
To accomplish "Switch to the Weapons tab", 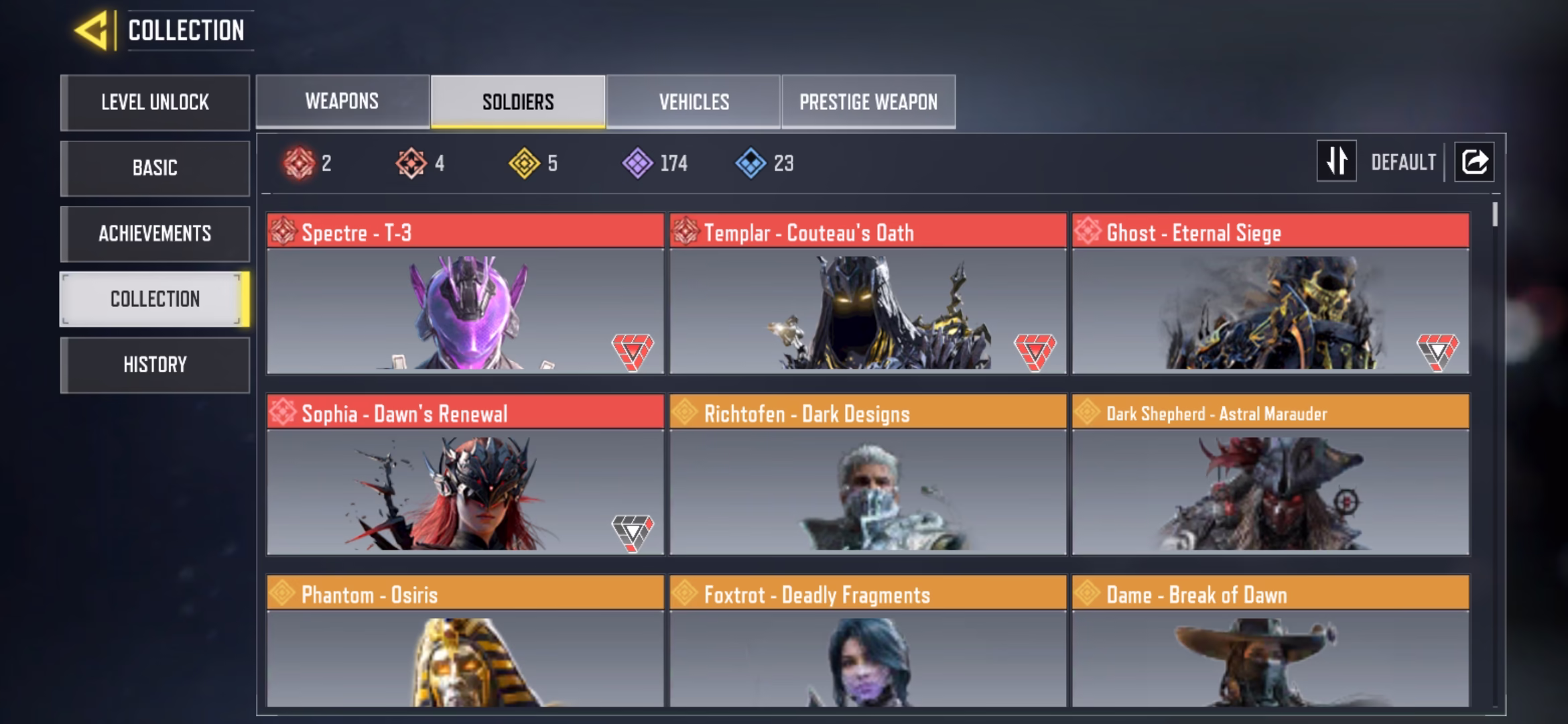I will pos(342,101).
